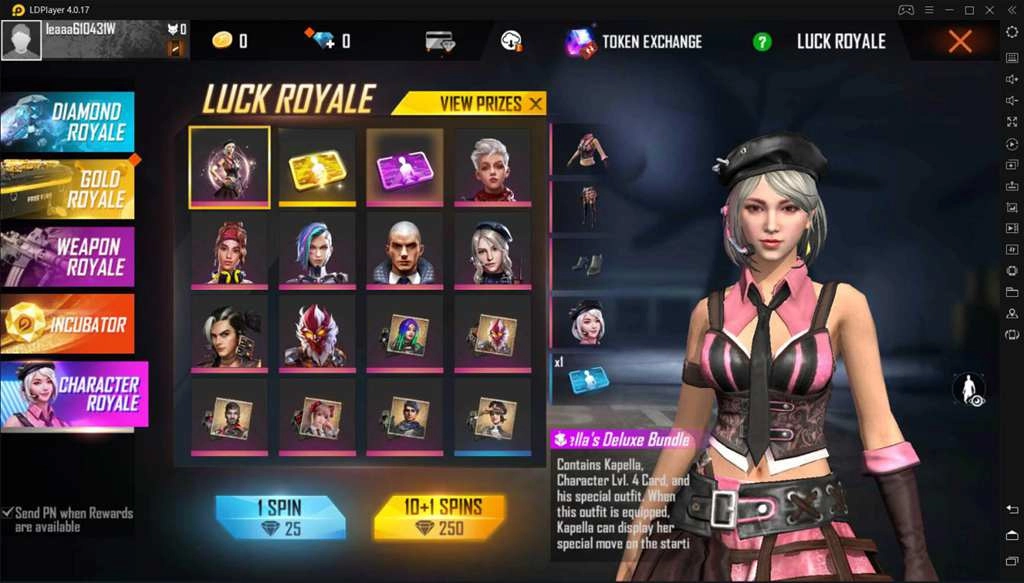Open the Token Exchange
Image resolution: width=1024 pixels, height=583 pixels.
[x=633, y=42]
